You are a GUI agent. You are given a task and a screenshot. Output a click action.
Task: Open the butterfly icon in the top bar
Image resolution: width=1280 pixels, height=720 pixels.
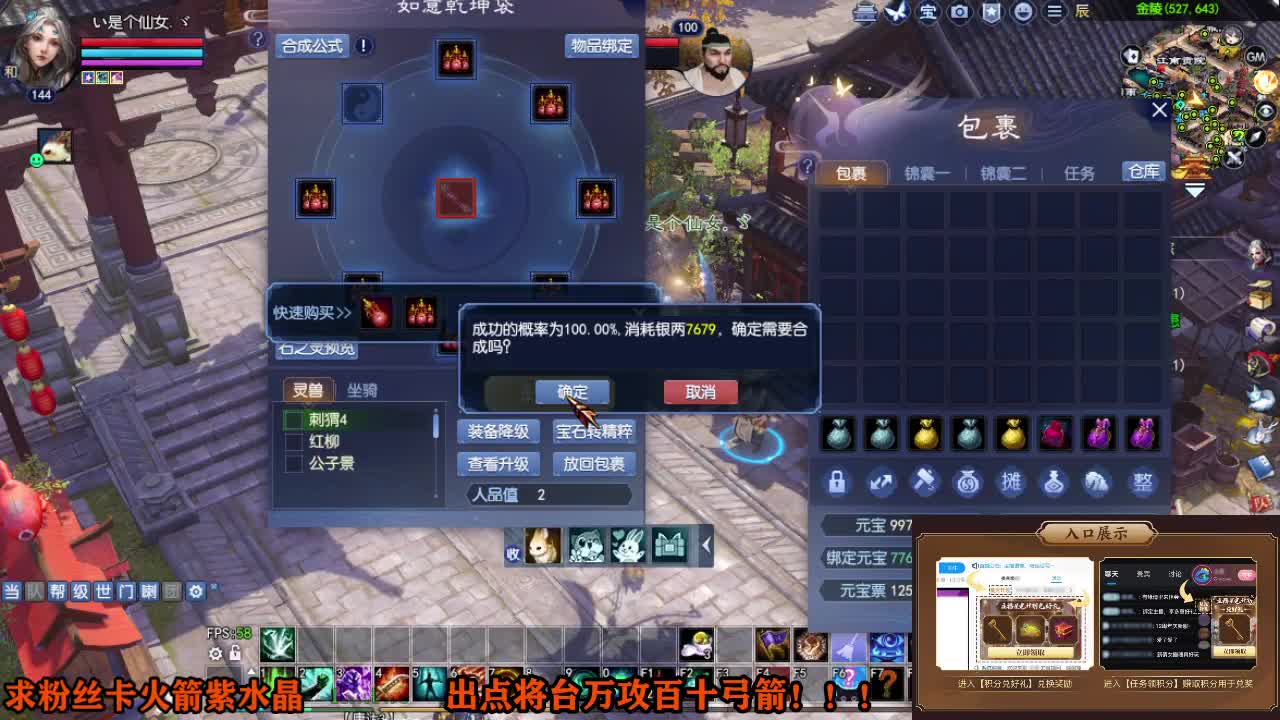pos(895,12)
